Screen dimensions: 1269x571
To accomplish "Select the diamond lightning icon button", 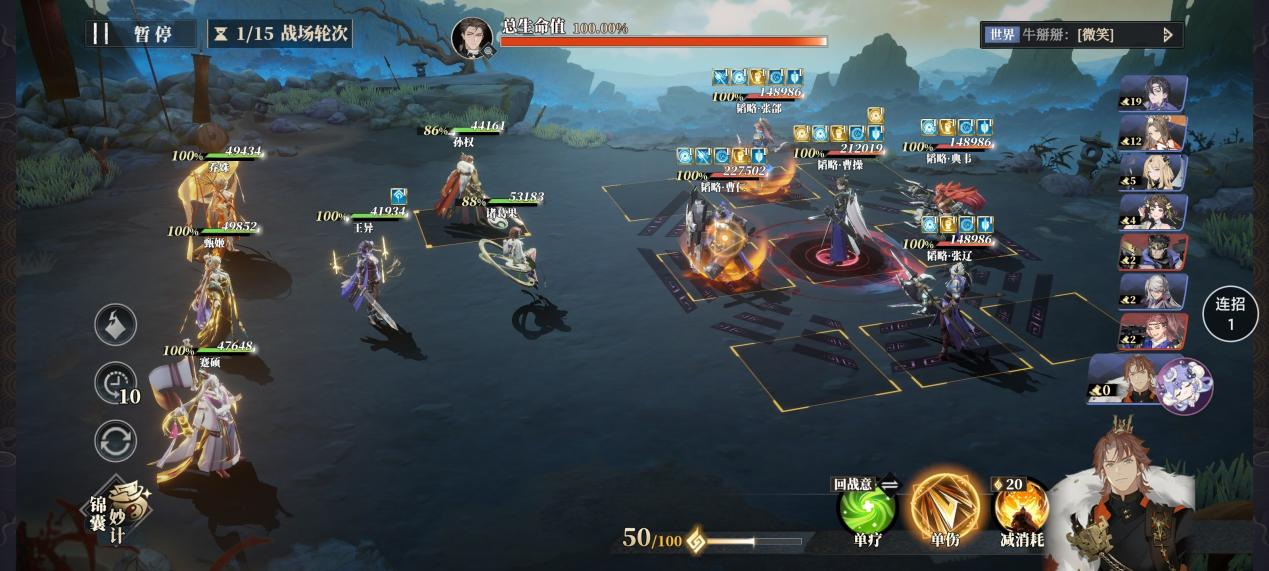I will (x=116, y=324).
